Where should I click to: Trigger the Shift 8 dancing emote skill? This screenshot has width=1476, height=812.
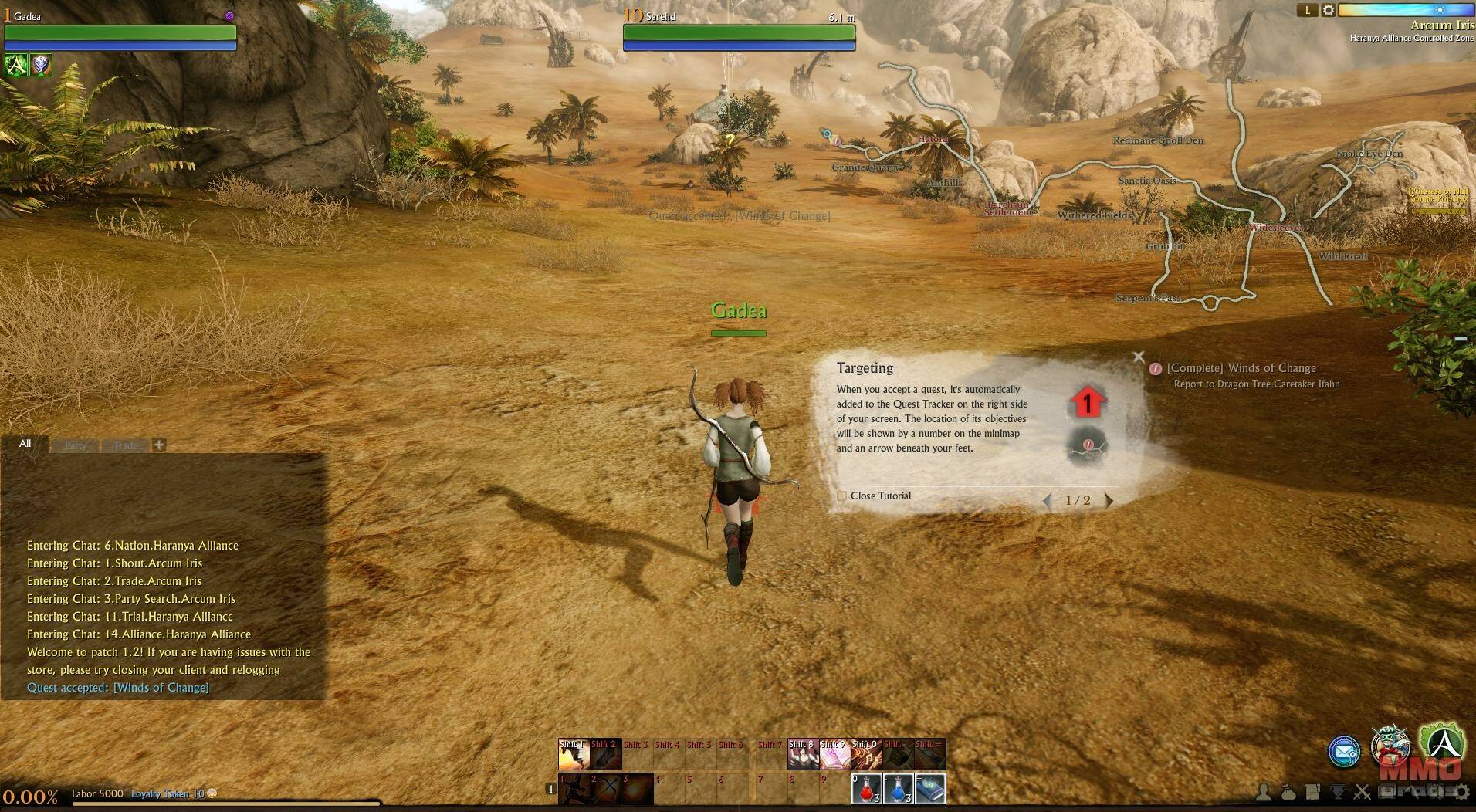point(802,755)
